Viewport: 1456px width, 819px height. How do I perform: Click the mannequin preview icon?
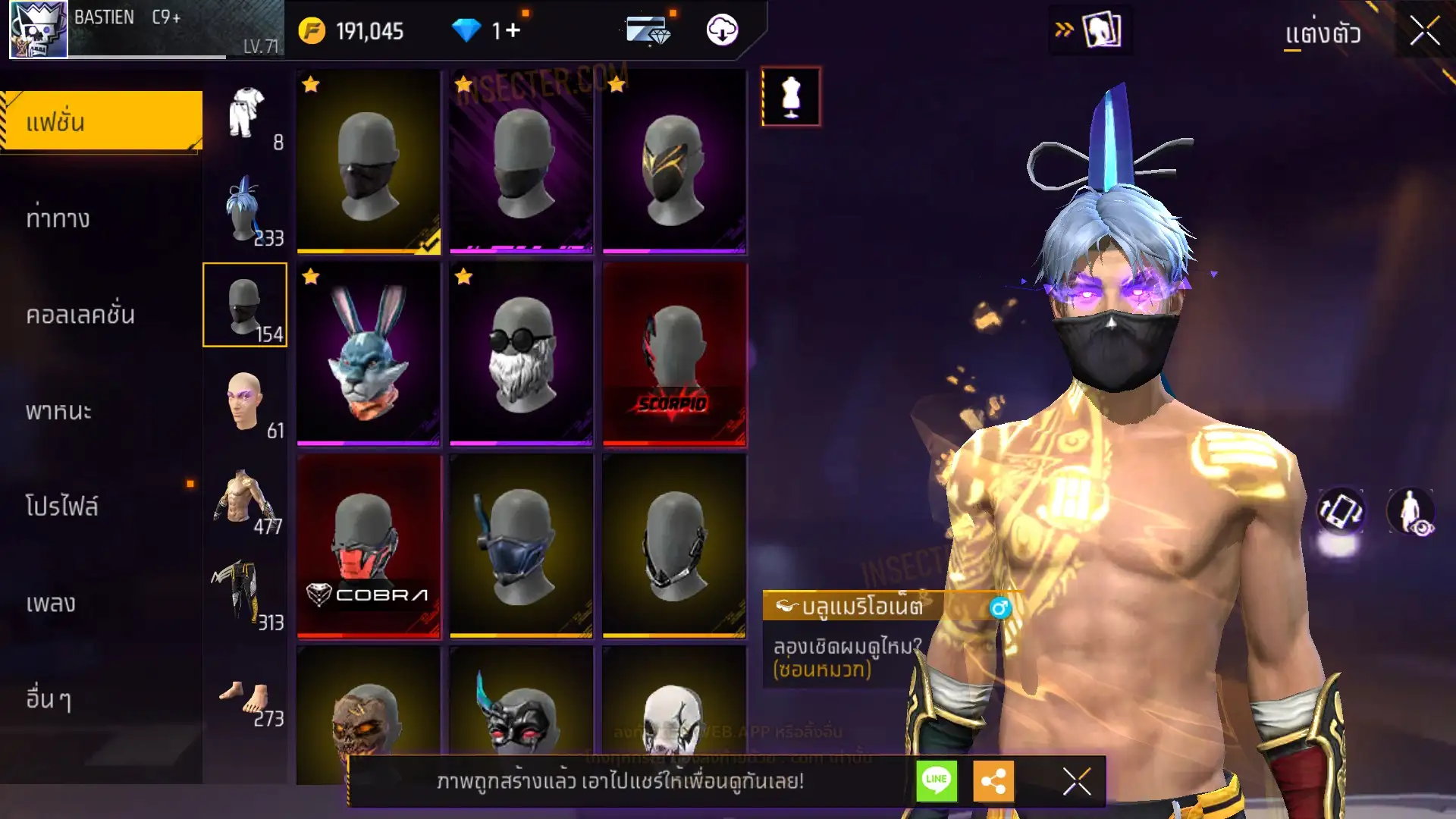791,96
